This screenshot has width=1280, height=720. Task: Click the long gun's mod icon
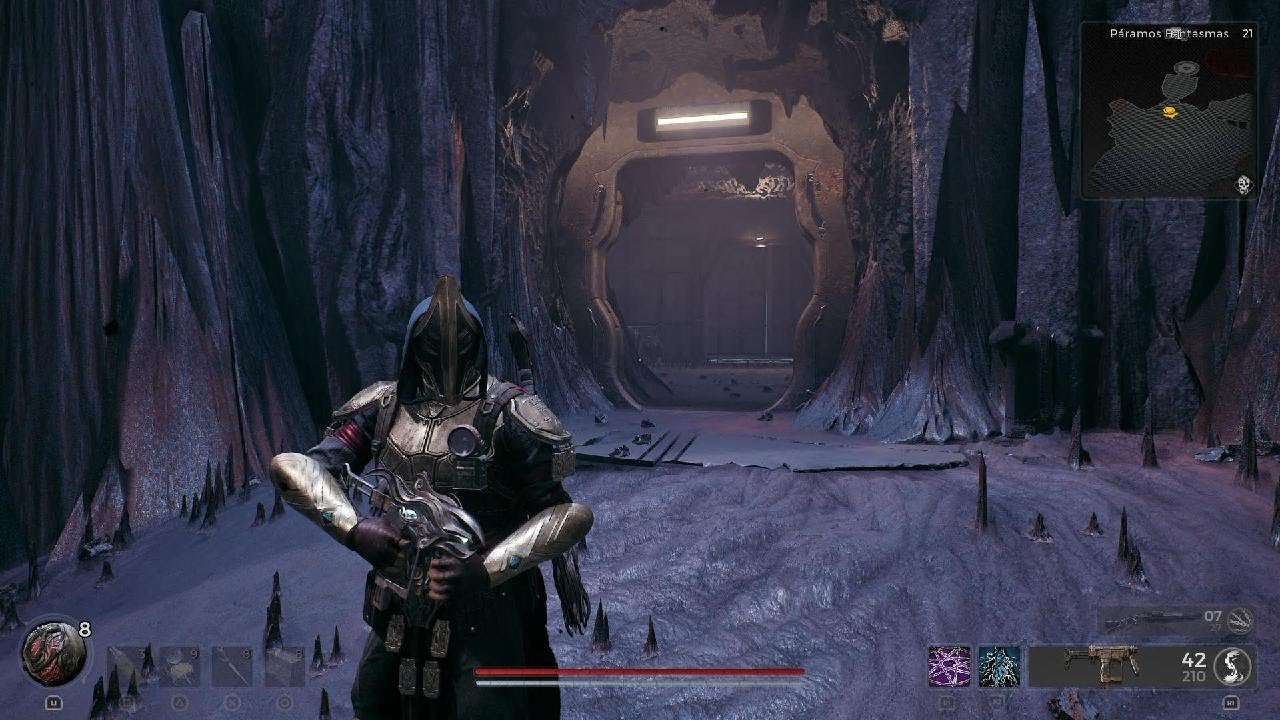[1241, 620]
